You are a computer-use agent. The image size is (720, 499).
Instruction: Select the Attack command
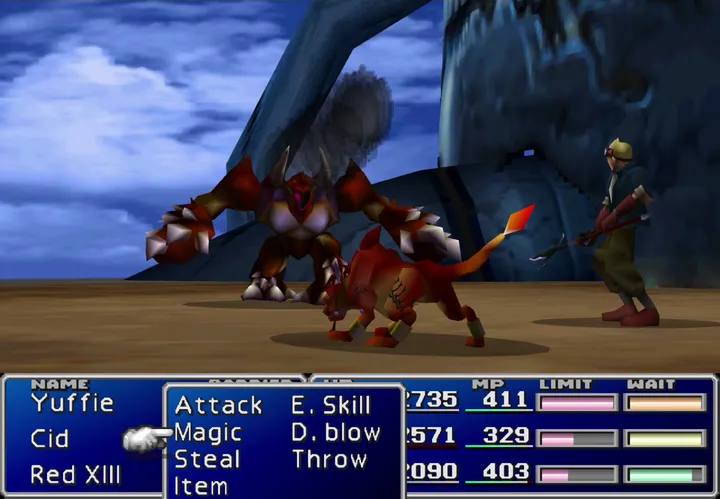coord(218,406)
